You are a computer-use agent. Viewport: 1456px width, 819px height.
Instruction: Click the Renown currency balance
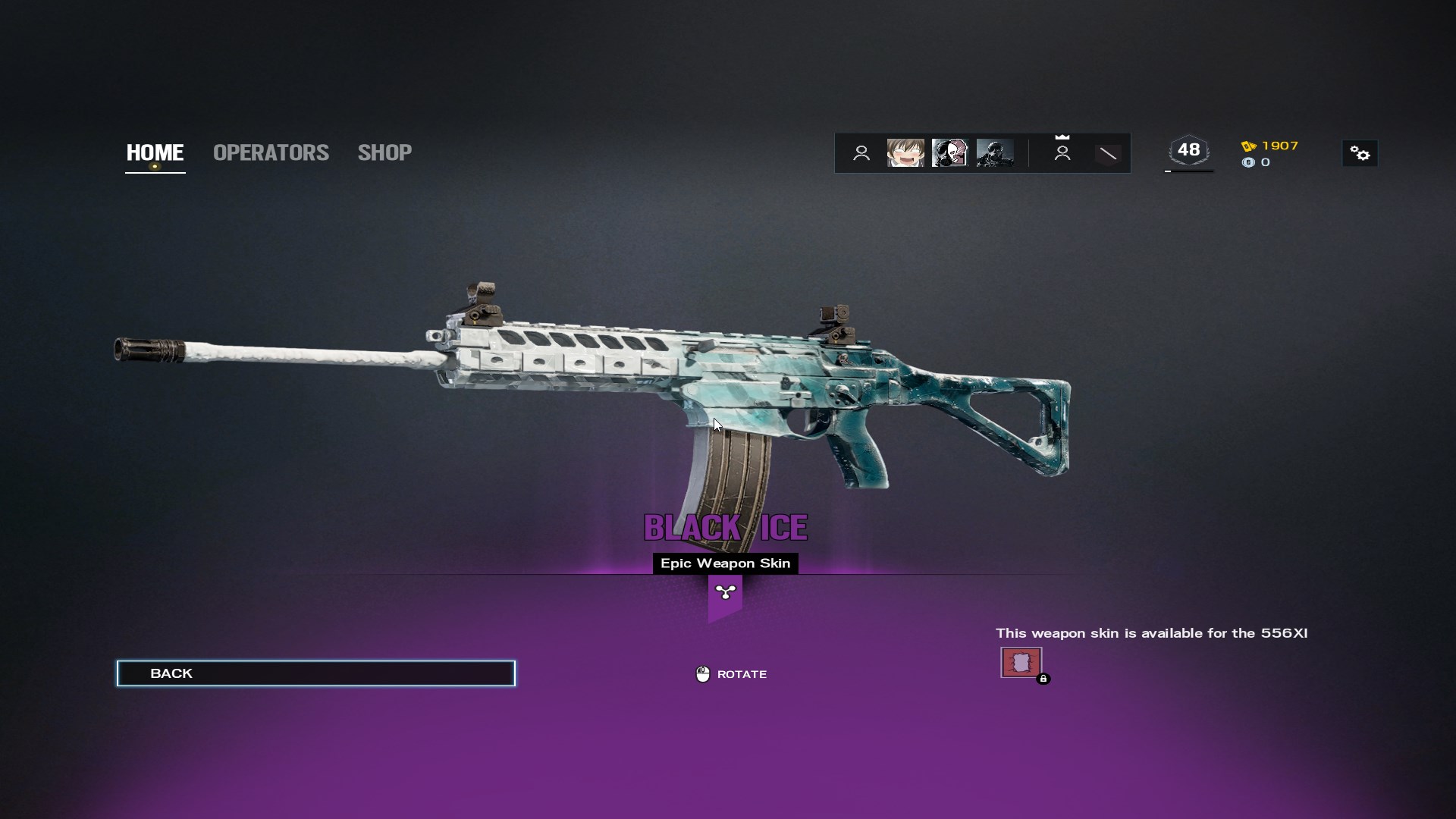point(1270,146)
